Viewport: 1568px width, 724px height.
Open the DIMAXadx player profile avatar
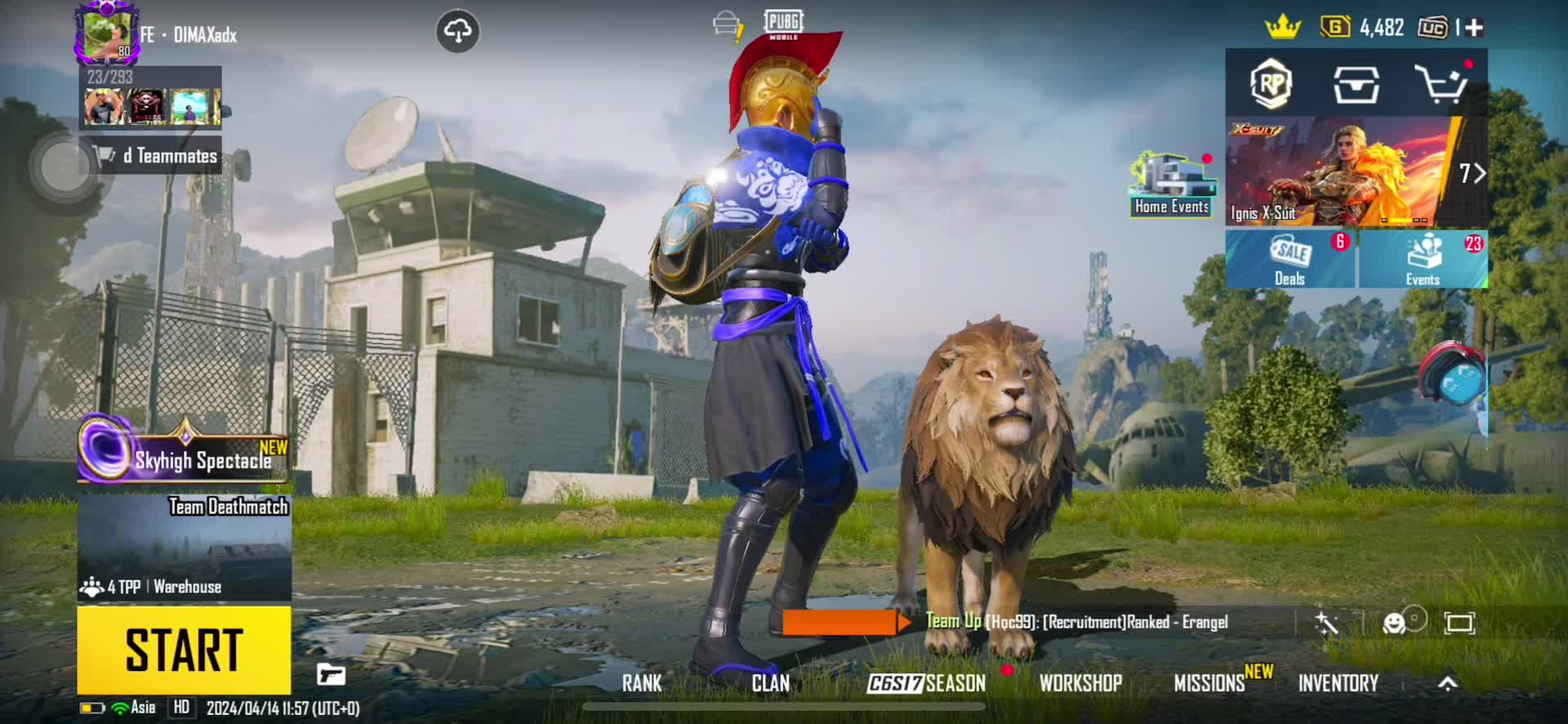click(107, 33)
